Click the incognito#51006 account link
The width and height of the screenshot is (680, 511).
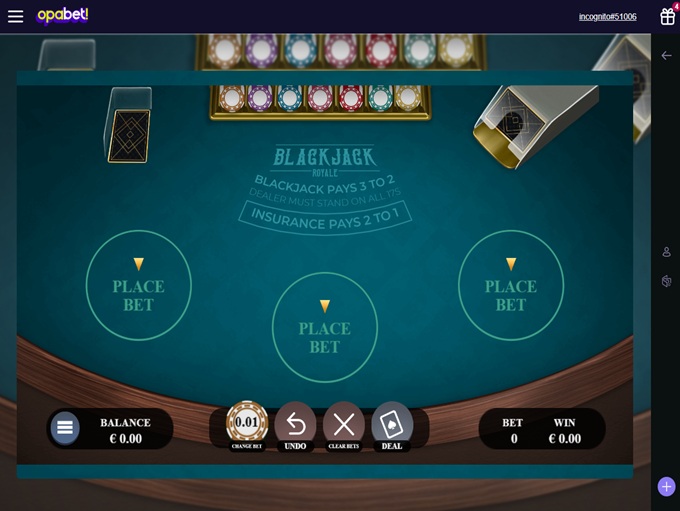(x=607, y=17)
